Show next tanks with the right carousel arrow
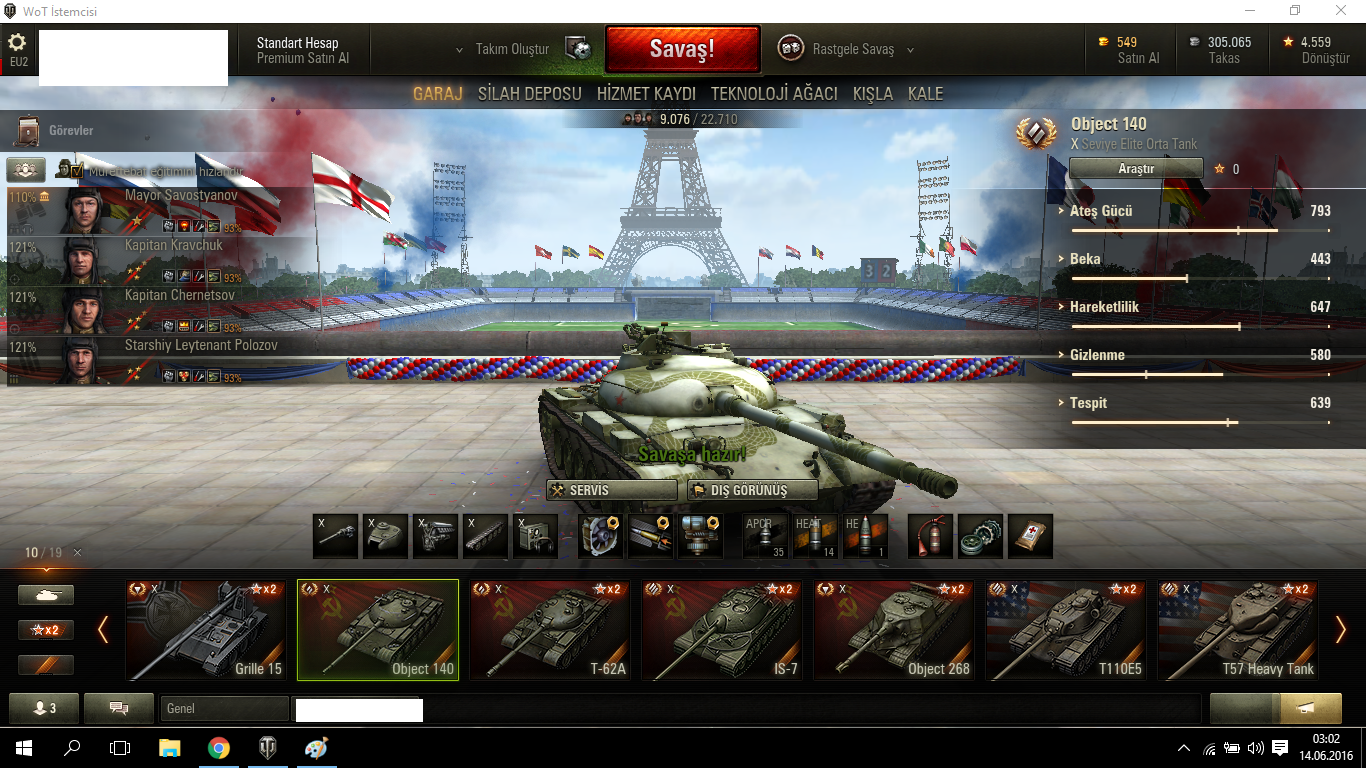Image resolution: width=1366 pixels, height=768 pixels. pos(1341,630)
